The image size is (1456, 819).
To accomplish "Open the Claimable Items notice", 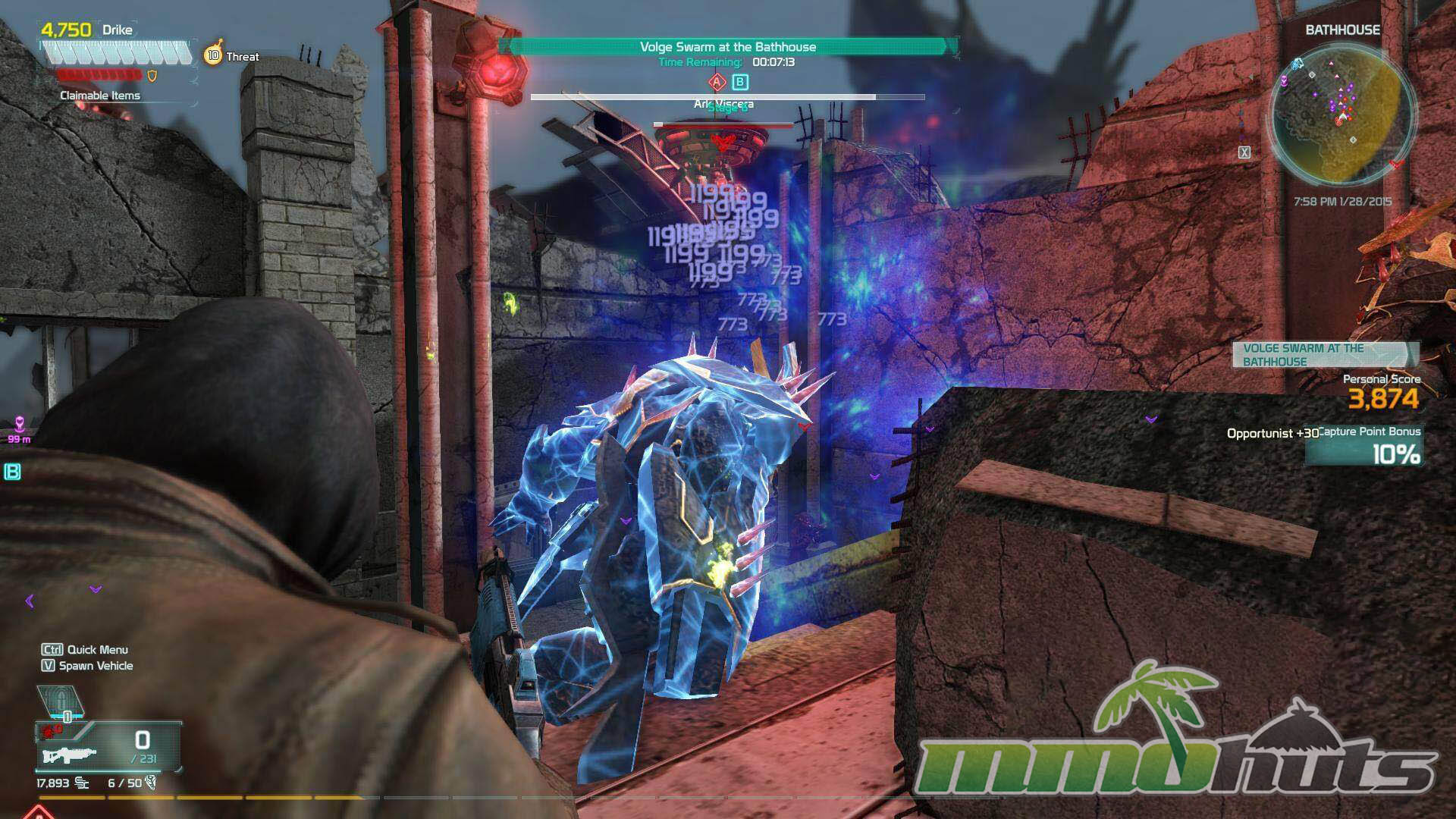I will pos(100,96).
